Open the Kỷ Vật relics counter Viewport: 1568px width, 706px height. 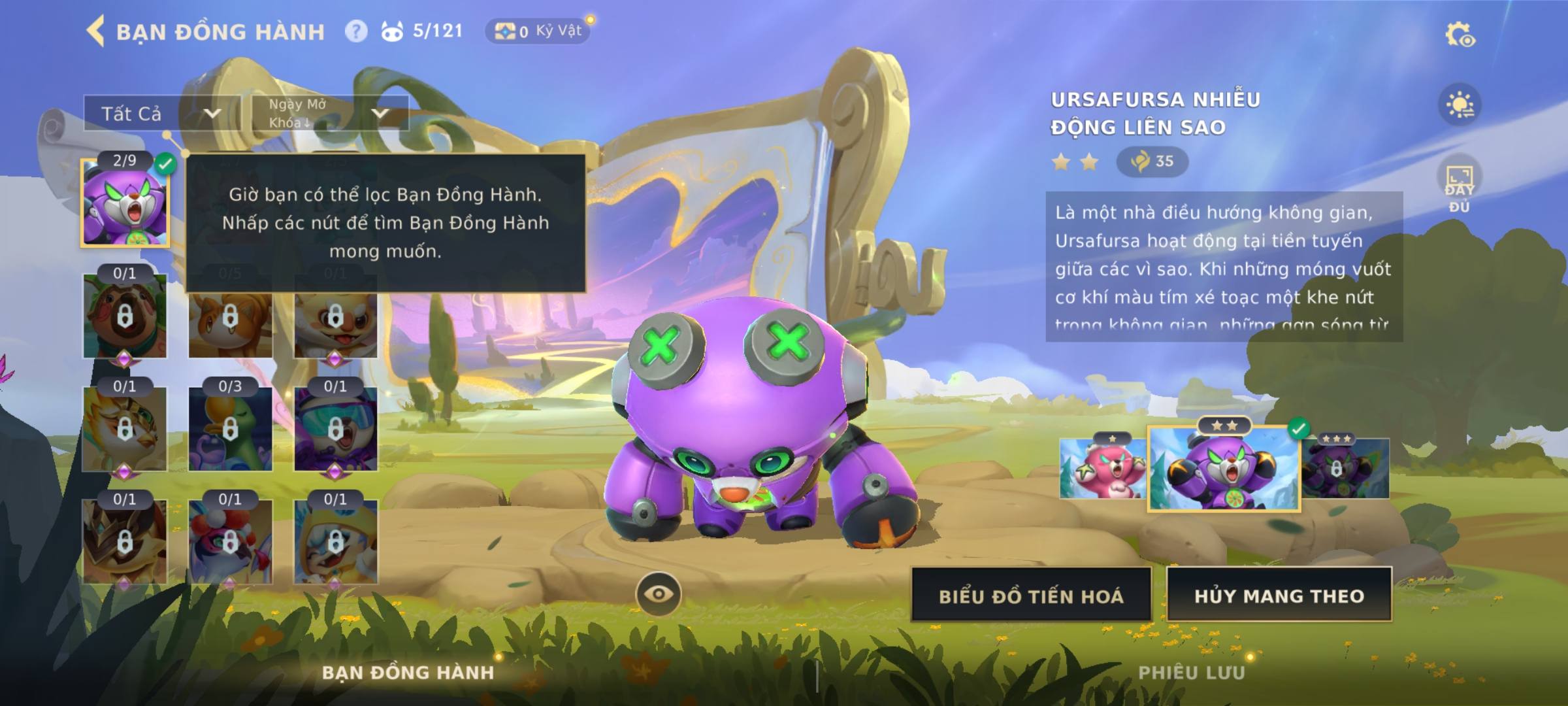coord(538,31)
